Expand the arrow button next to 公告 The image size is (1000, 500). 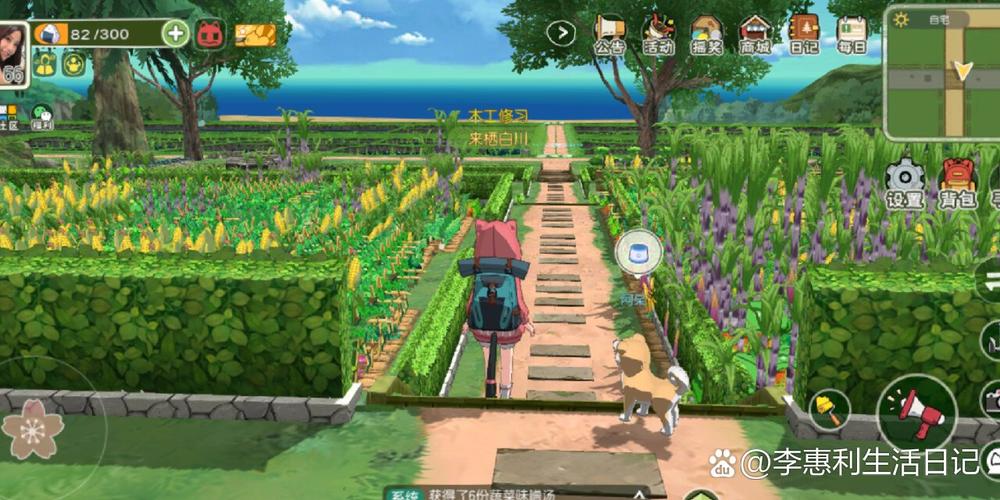click(561, 33)
